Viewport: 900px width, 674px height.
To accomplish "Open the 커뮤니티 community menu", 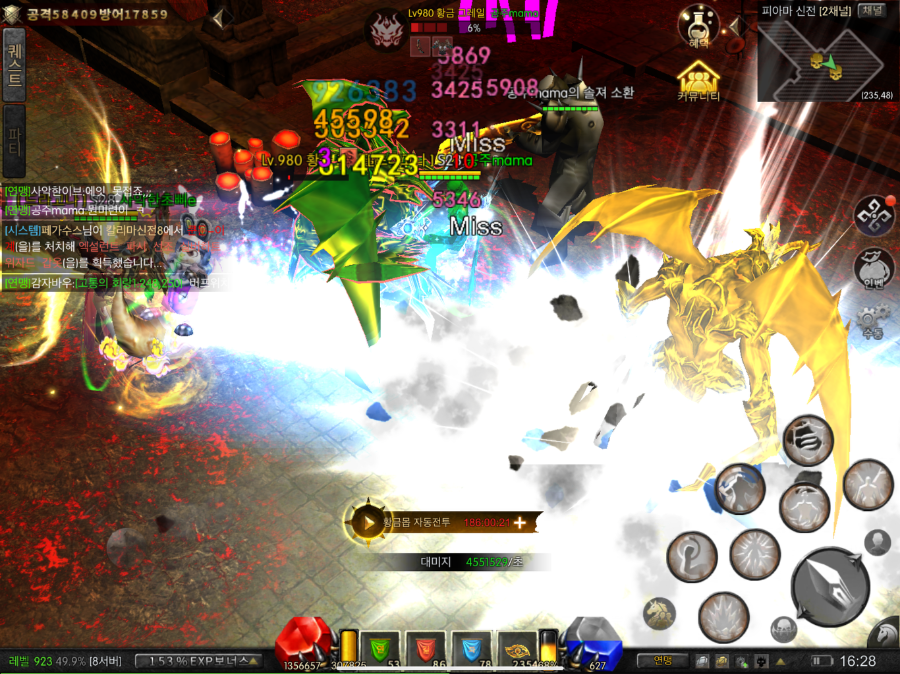I will (700, 80).
